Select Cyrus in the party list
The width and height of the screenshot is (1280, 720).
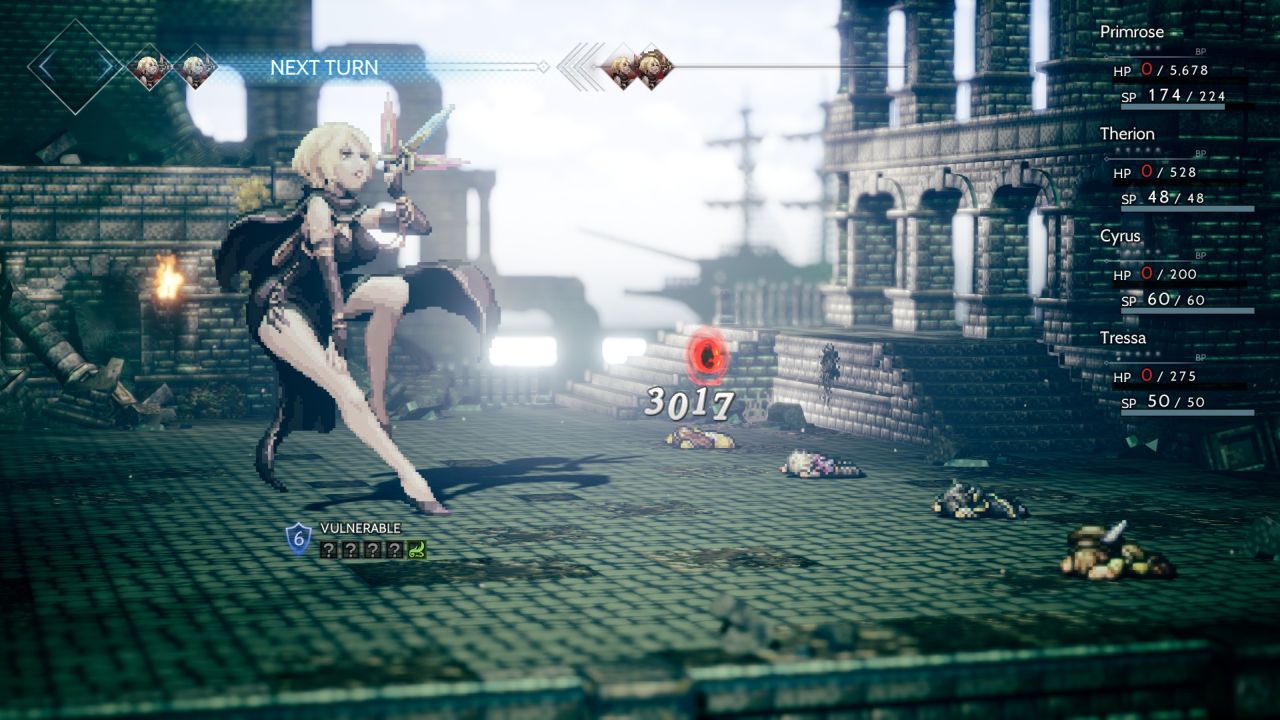1120,236
